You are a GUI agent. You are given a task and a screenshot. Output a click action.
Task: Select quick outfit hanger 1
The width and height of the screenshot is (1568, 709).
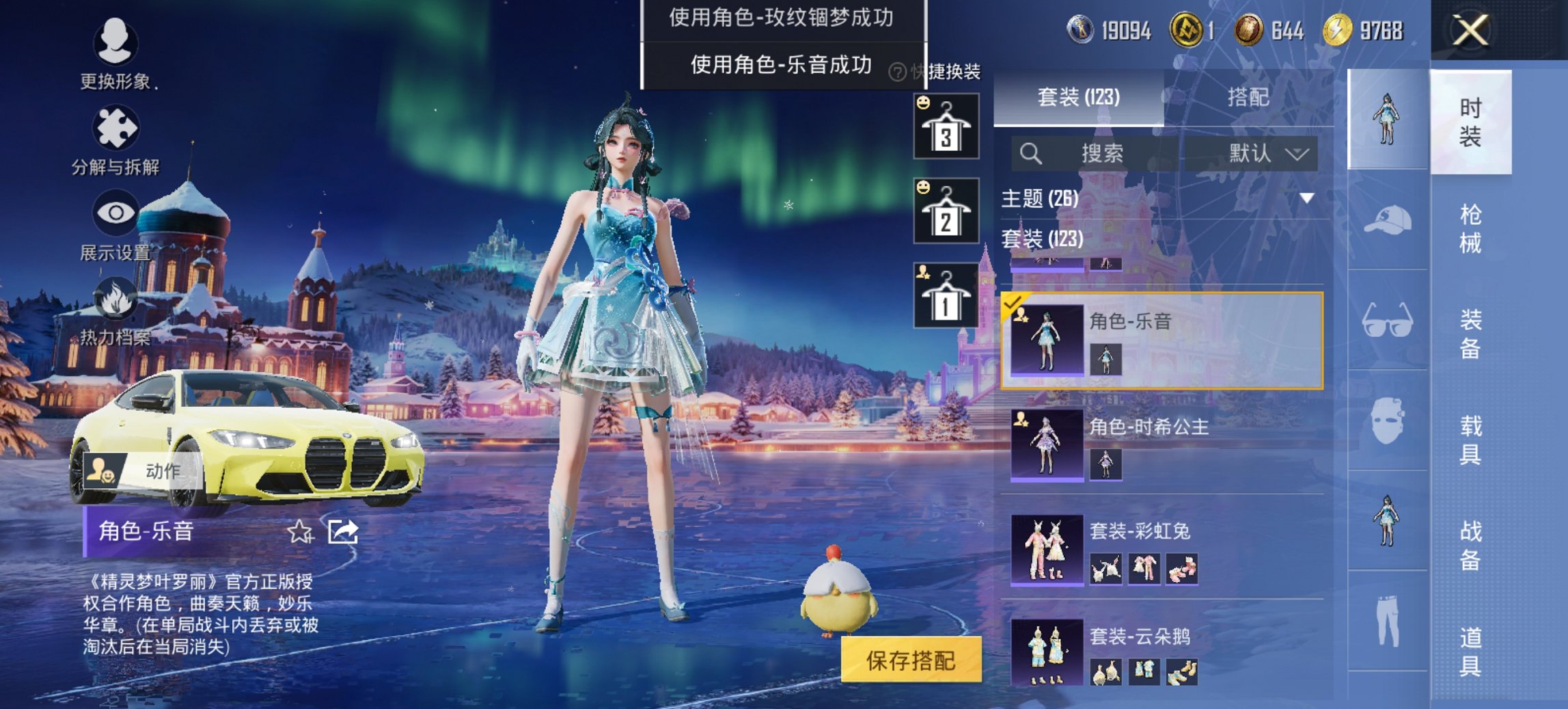click(946, 296)
